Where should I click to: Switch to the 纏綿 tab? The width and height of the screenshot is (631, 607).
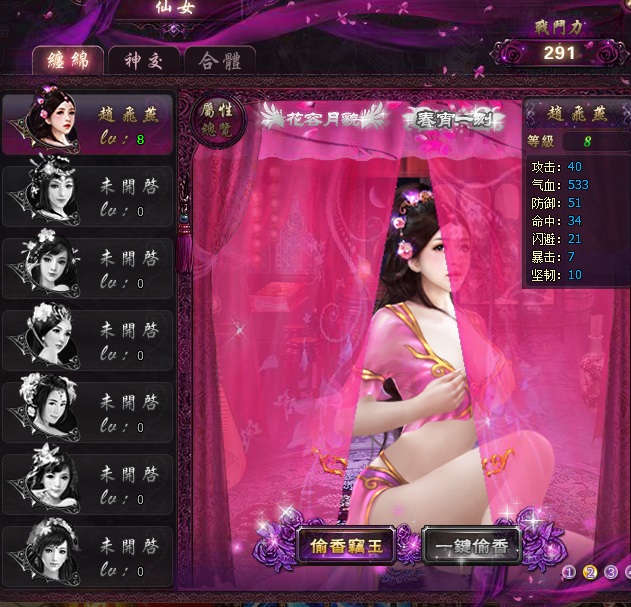click(68, 60)
